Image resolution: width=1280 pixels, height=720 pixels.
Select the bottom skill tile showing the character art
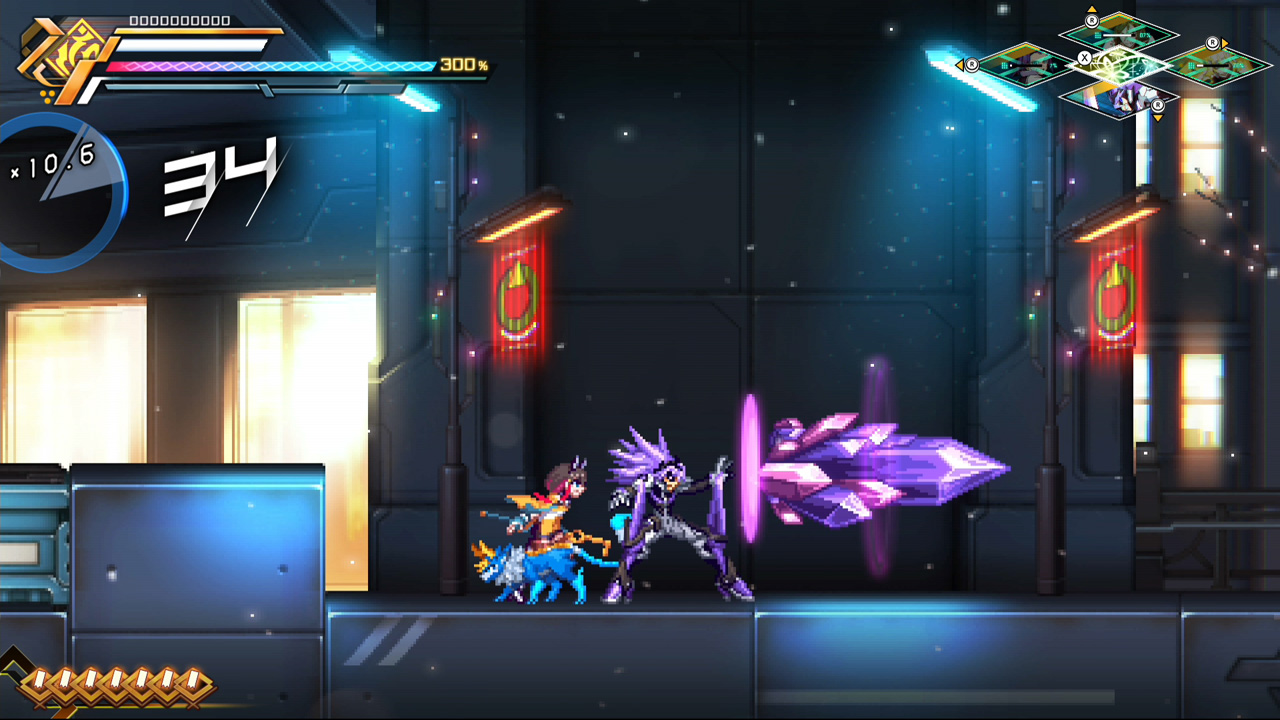[1120, 98]
